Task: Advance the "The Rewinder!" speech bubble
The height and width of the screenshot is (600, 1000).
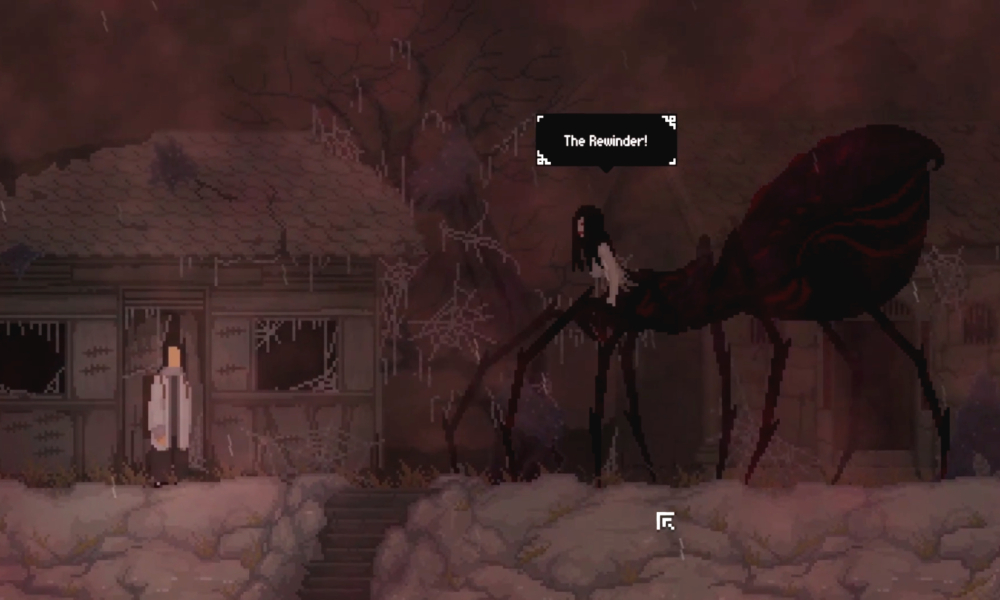Action: pos(606,140)
